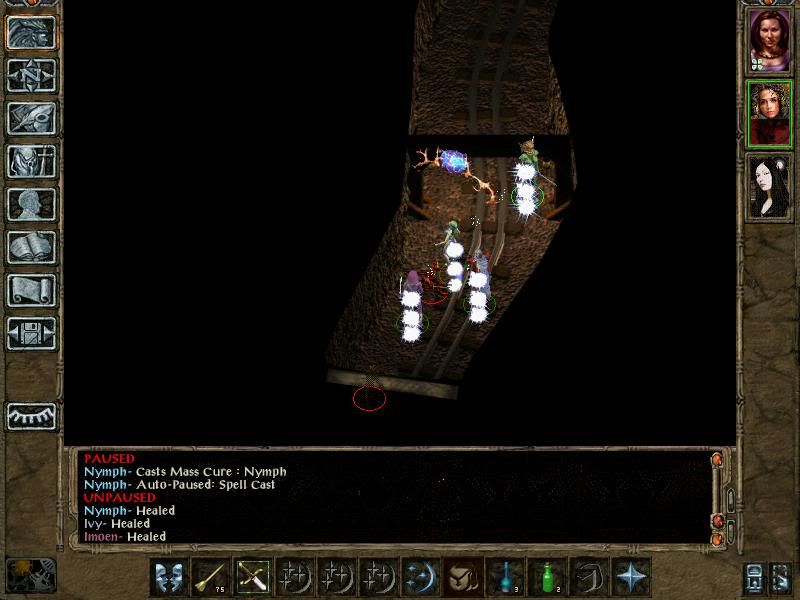Viewport: 800px width, 600px height.
Task: Show the character record bust icon
Action: [x=31, y=204]
